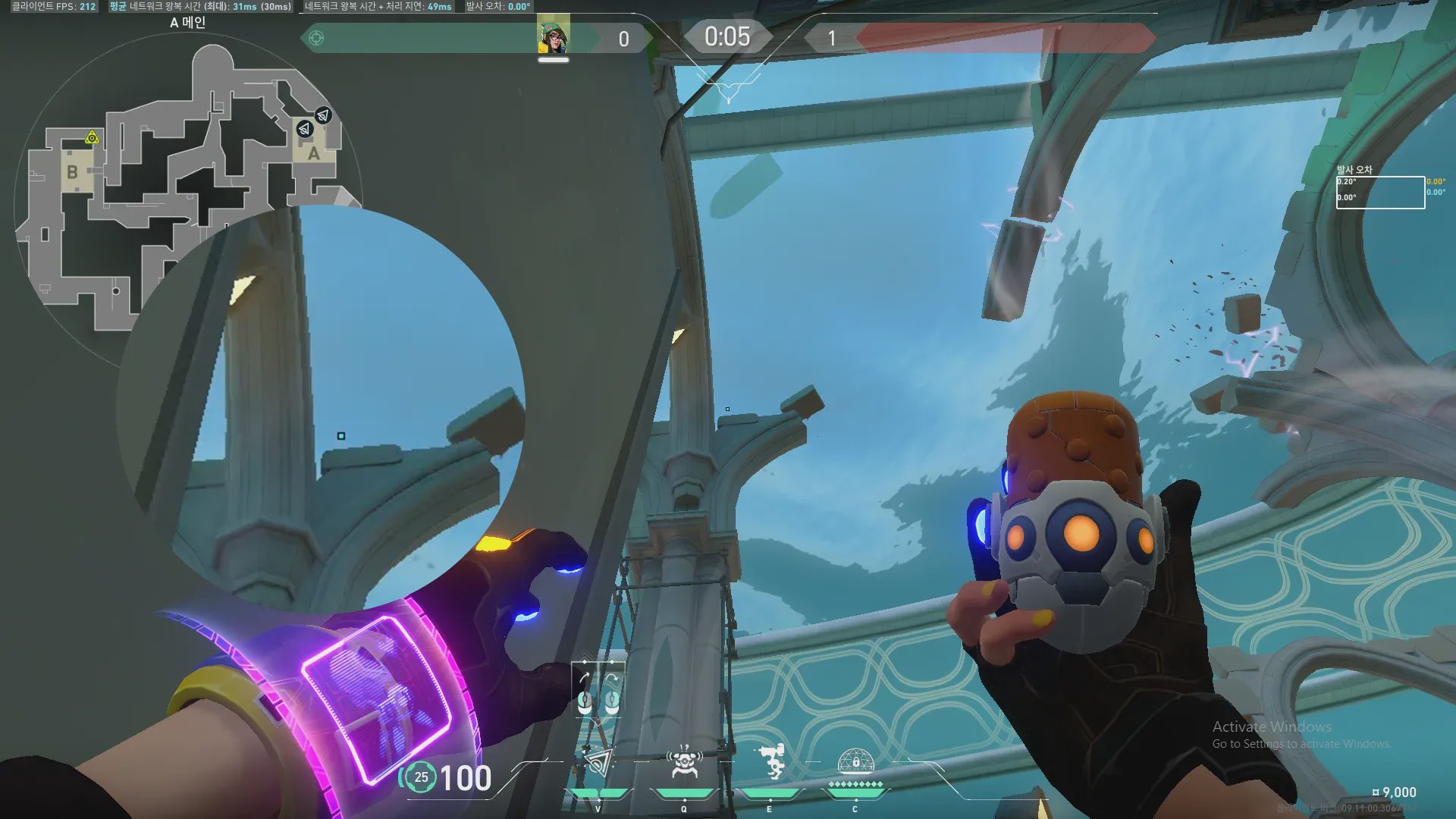Select the B site label on the minimap
The width and height of the screenshot is (1456, 819).
[x=72, y=172]
